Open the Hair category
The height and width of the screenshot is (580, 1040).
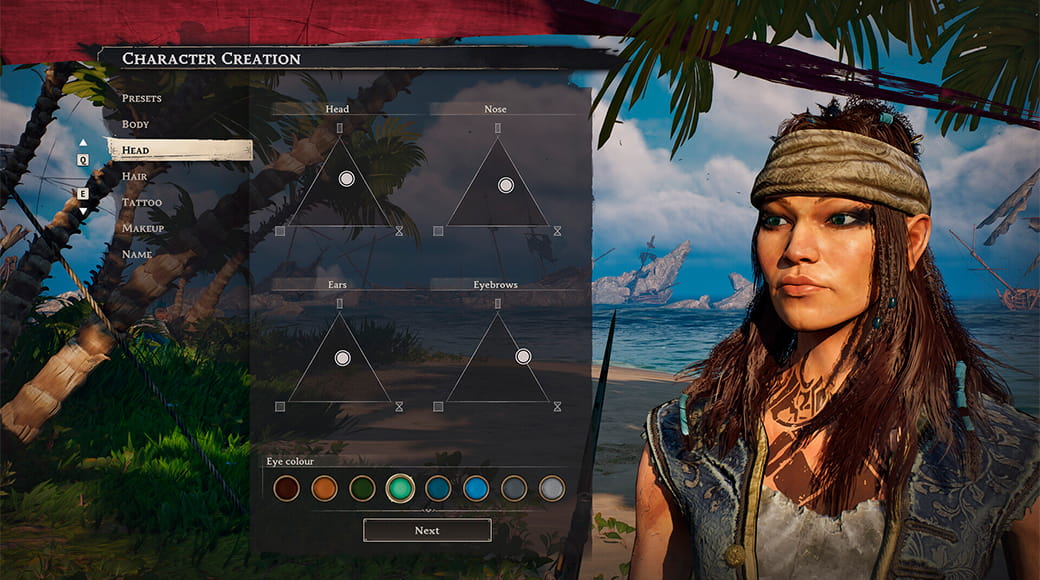click(135, 176)
